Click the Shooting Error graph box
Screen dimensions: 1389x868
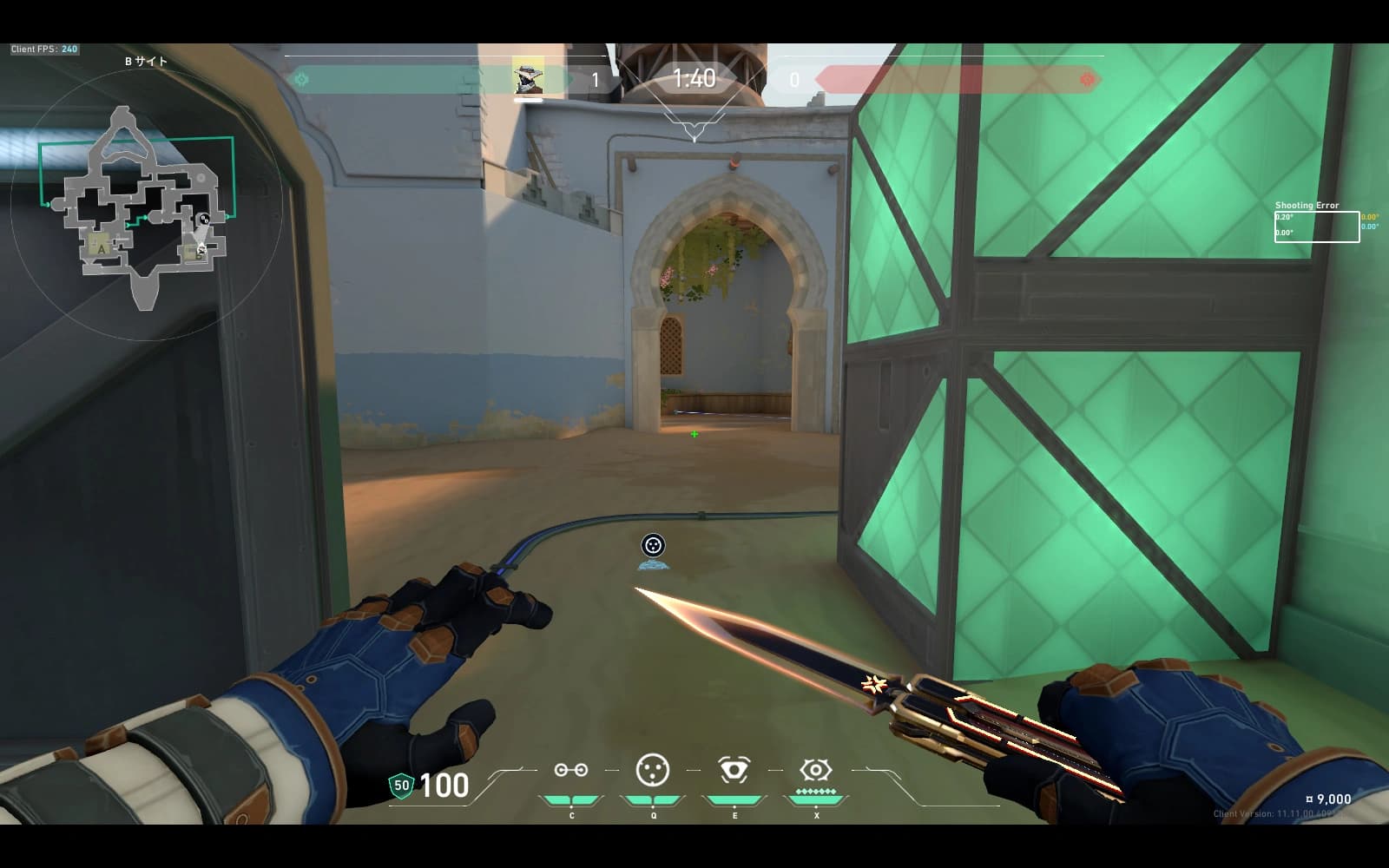coord(1316,227)
